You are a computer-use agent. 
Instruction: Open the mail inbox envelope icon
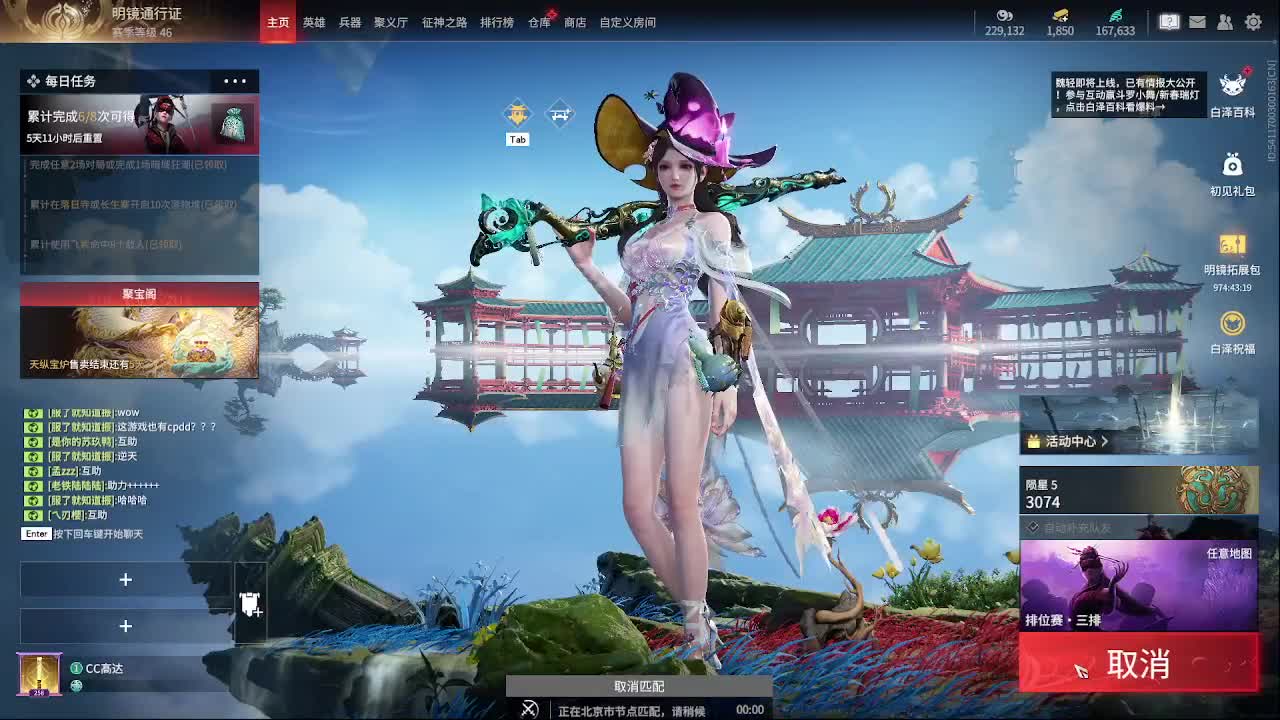tap(1196, 21)
